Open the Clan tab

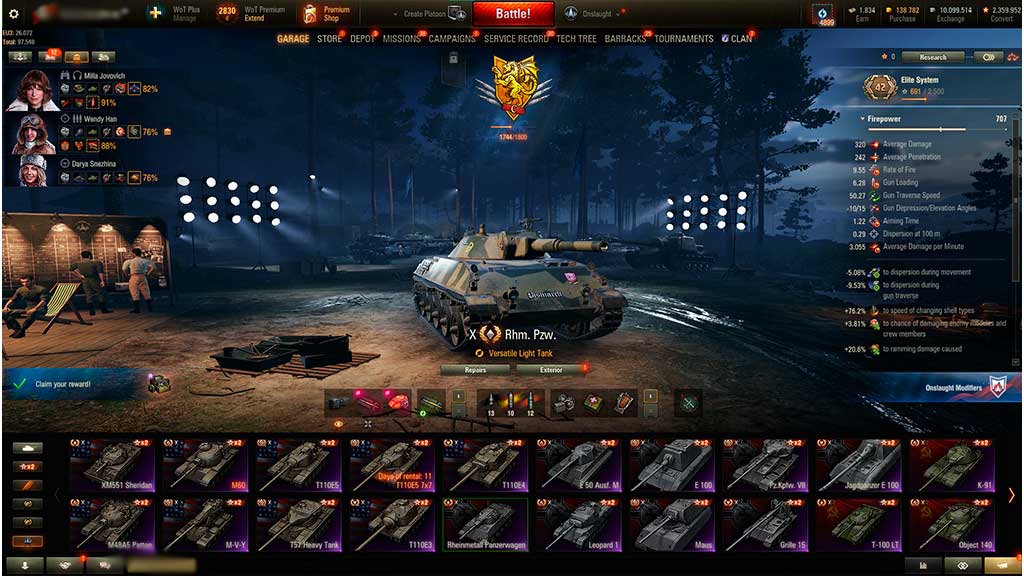click(741, 39)
